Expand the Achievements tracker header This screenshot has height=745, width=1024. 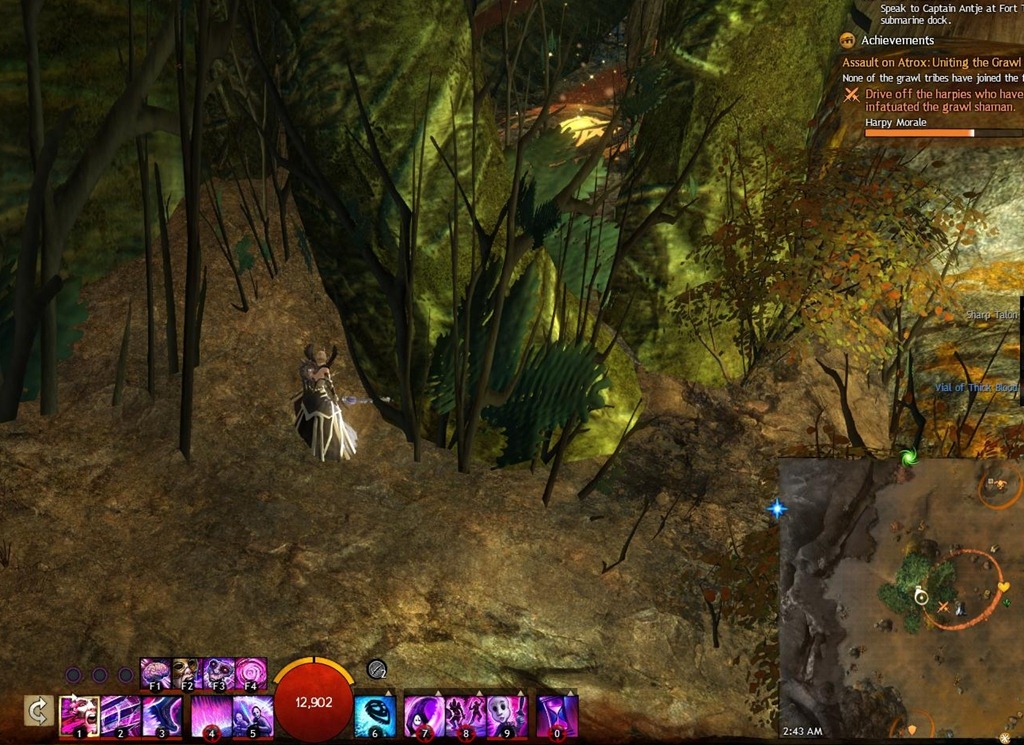pos(900,40)
